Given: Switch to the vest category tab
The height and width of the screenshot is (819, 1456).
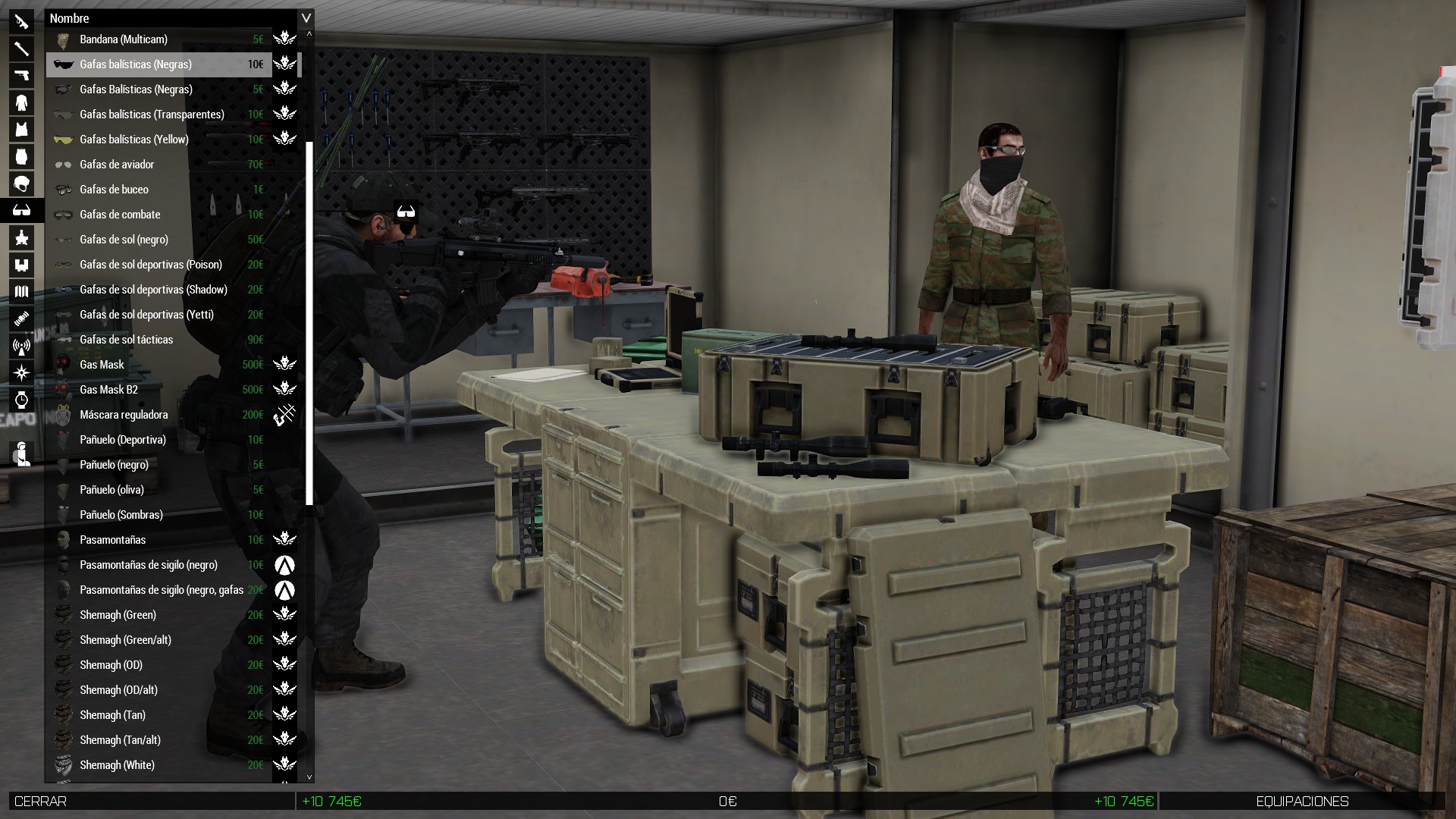Looking at the screenshot, I should pyautogui.click(x=21, y=130).
